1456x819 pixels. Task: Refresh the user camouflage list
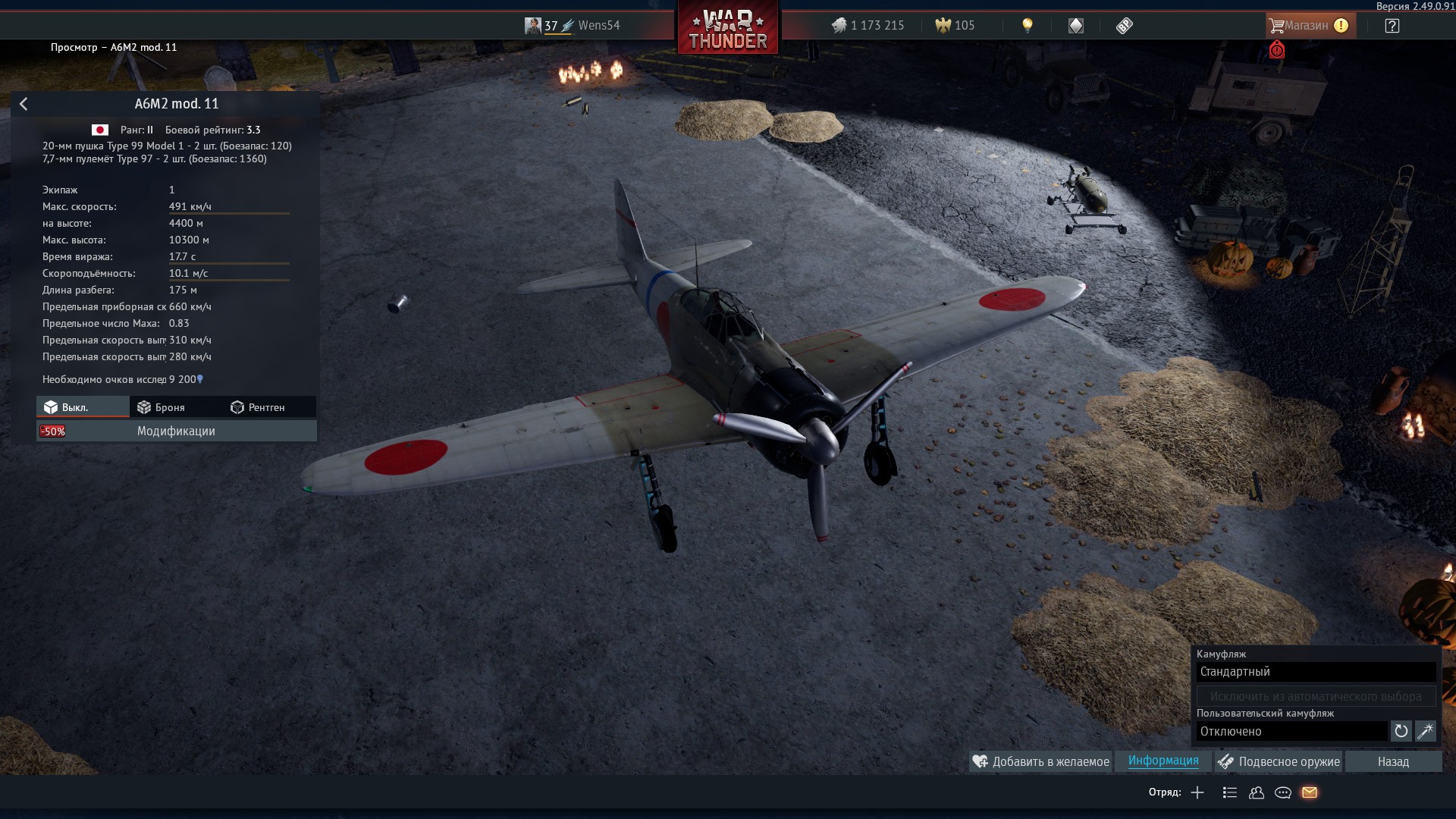coord(1401,732)
